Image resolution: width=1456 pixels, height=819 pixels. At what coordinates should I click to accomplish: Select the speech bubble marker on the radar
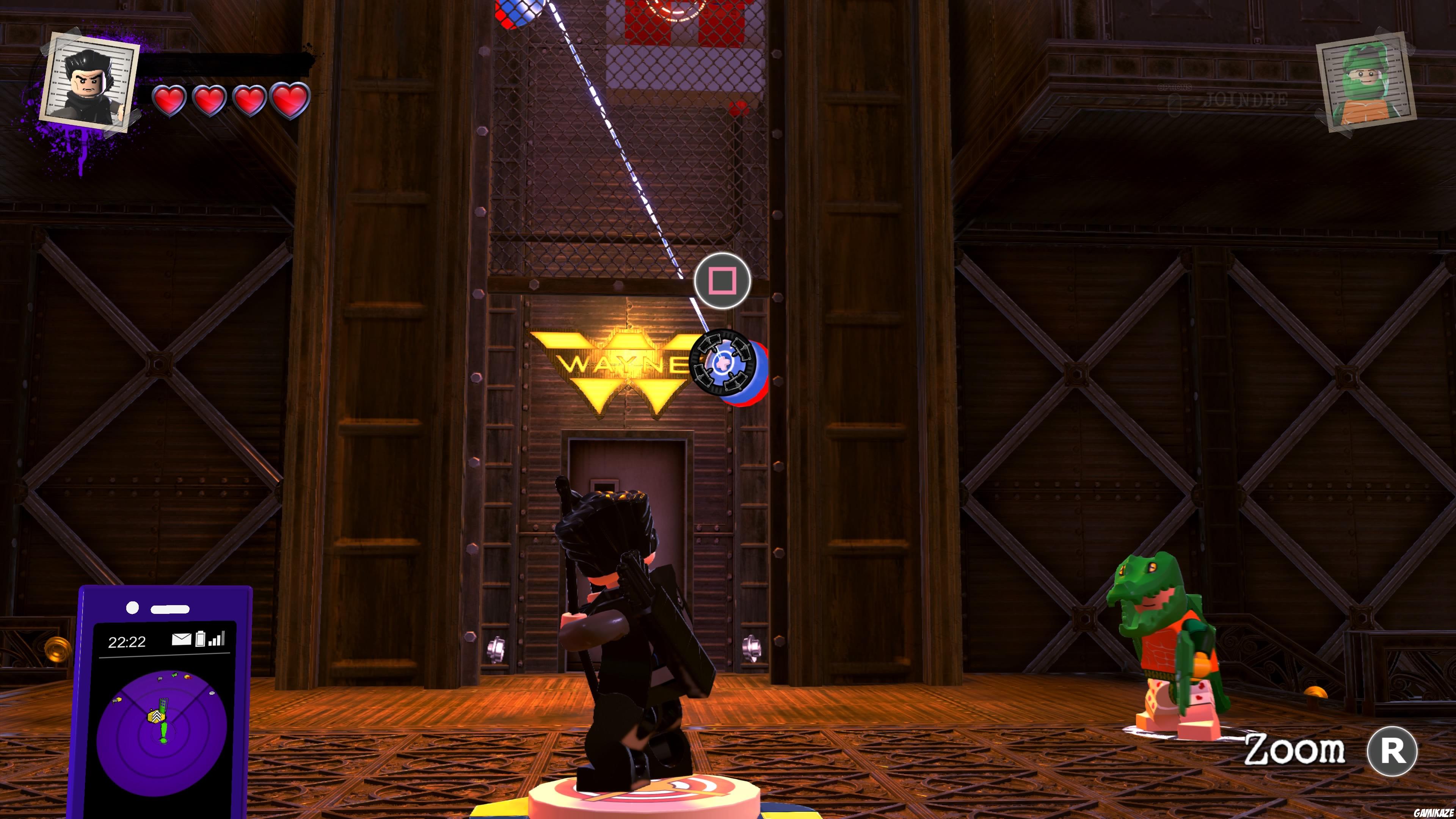point(212,693)
